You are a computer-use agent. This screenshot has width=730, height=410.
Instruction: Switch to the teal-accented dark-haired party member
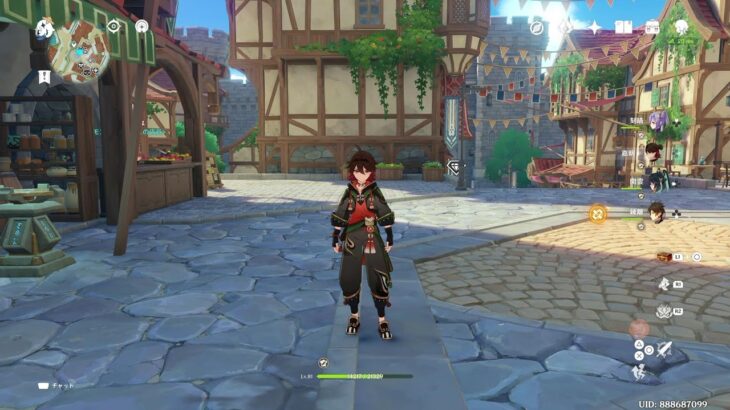click(655, 182)
